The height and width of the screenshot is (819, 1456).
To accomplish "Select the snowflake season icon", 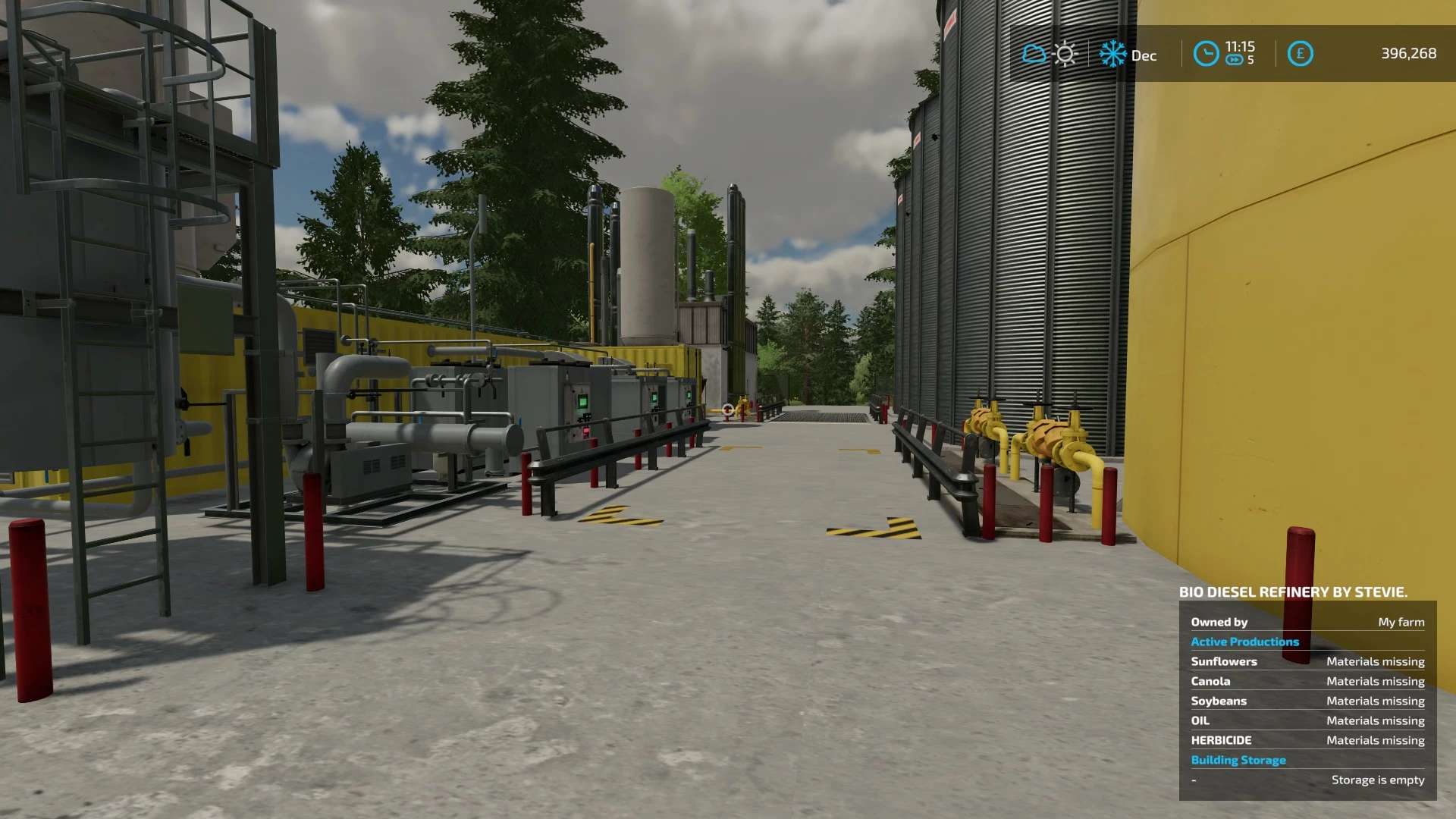I will tap(1112, 54).
